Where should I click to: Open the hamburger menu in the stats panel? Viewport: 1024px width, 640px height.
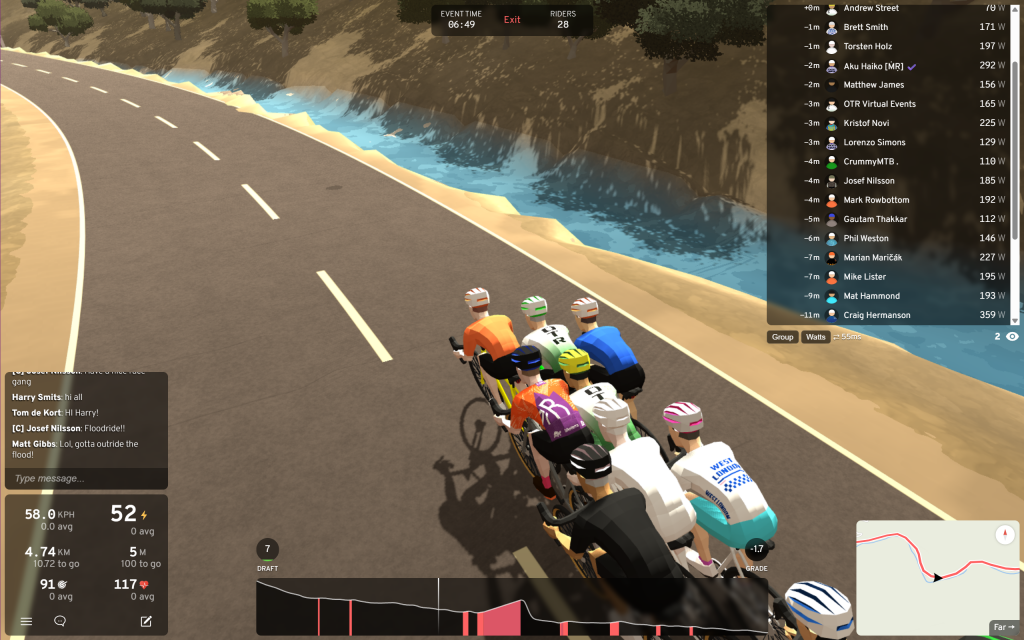click(x=27, y=621)
